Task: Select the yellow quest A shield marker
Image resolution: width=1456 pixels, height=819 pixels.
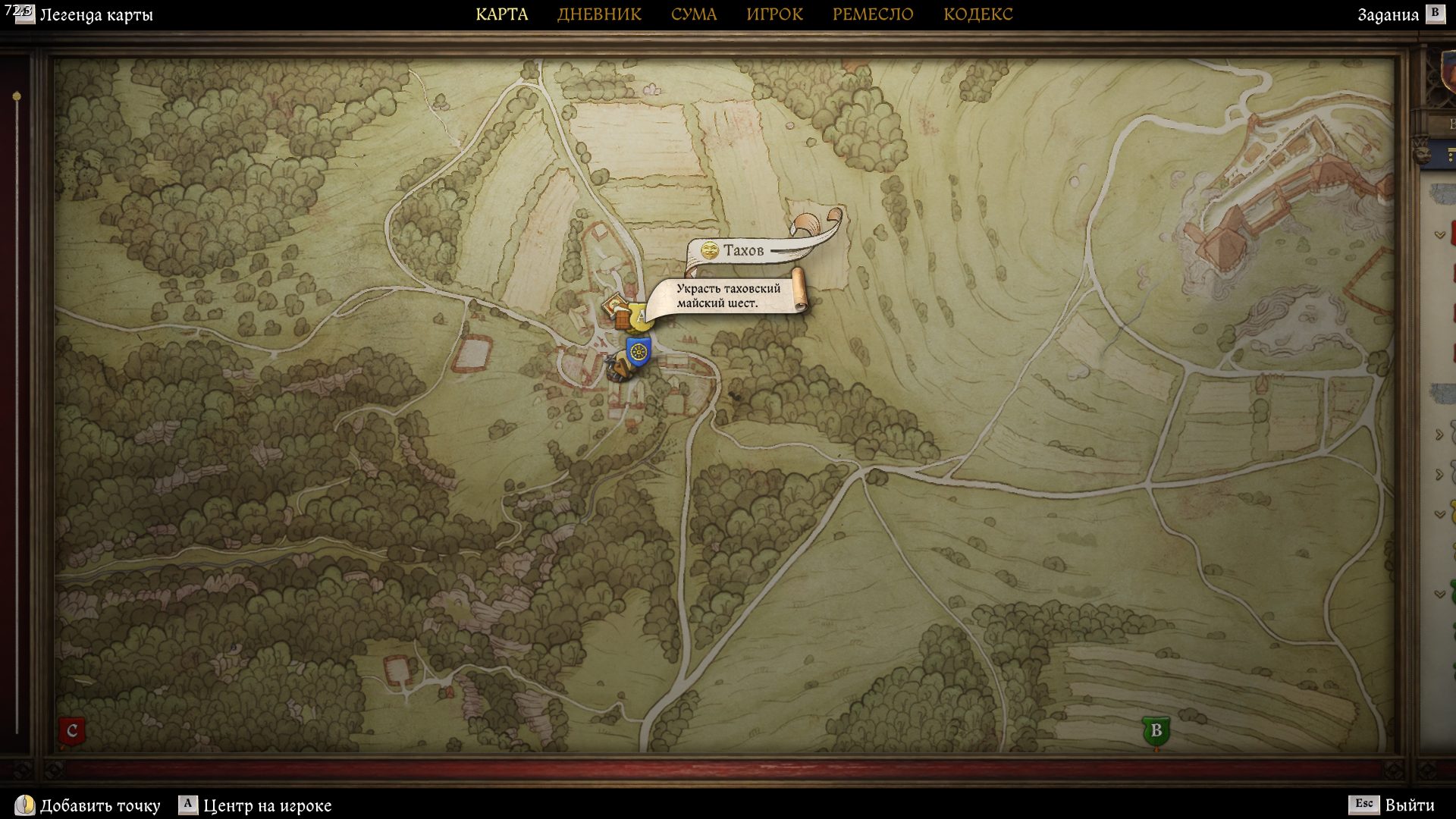Action: click(x=642, y=318)
